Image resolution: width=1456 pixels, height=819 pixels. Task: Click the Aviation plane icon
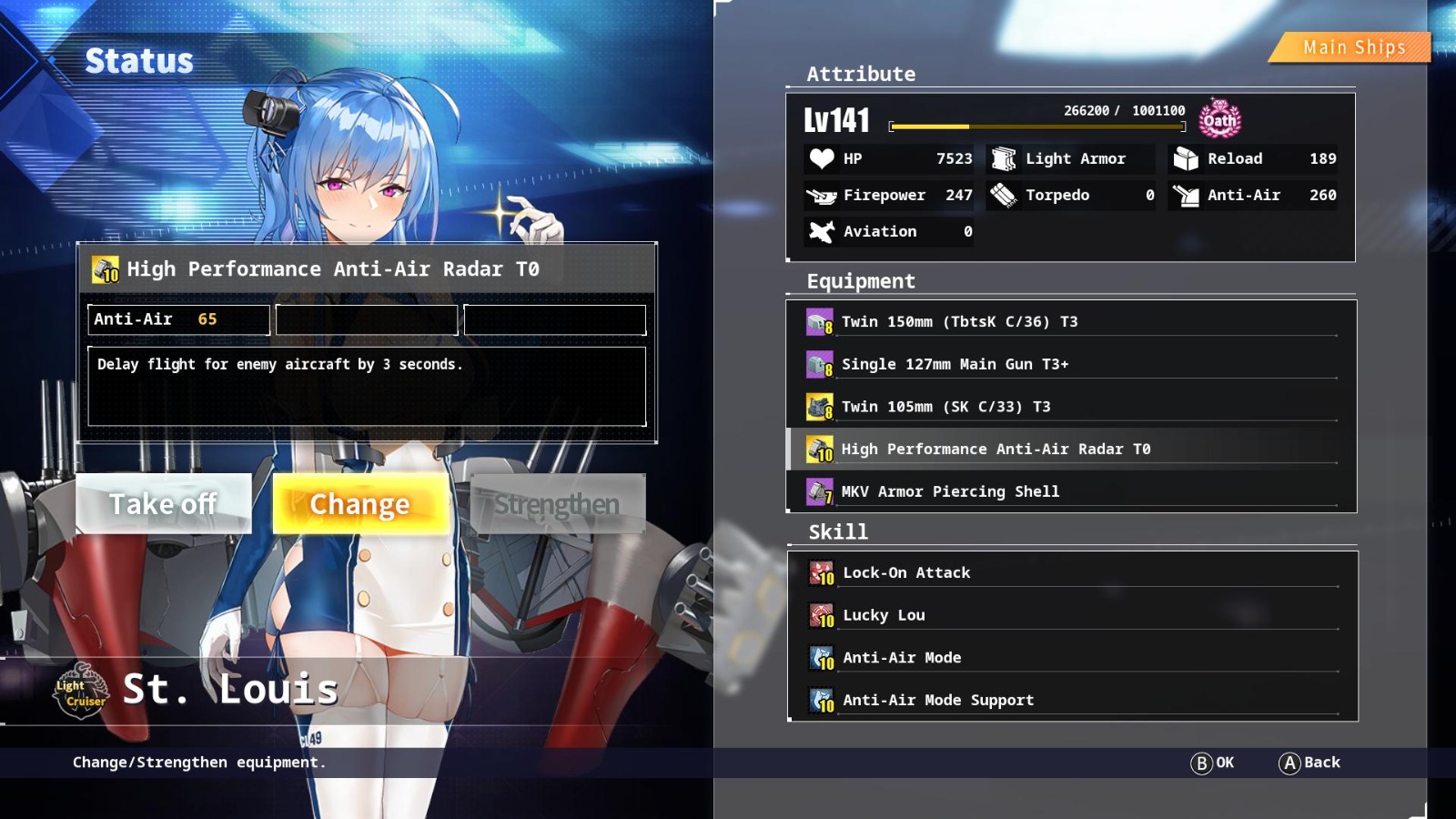[x=822, y=231]
